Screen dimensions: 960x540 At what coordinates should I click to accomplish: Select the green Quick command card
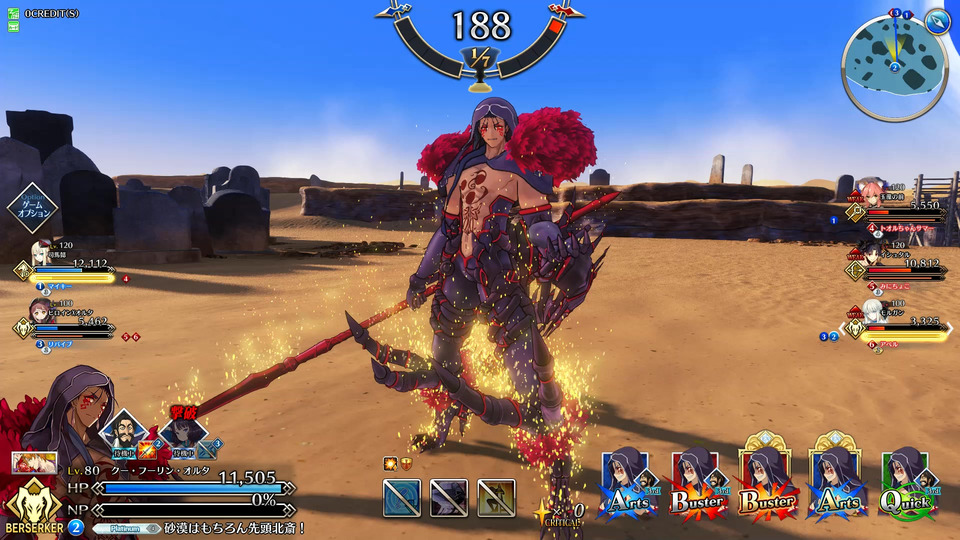907,484
